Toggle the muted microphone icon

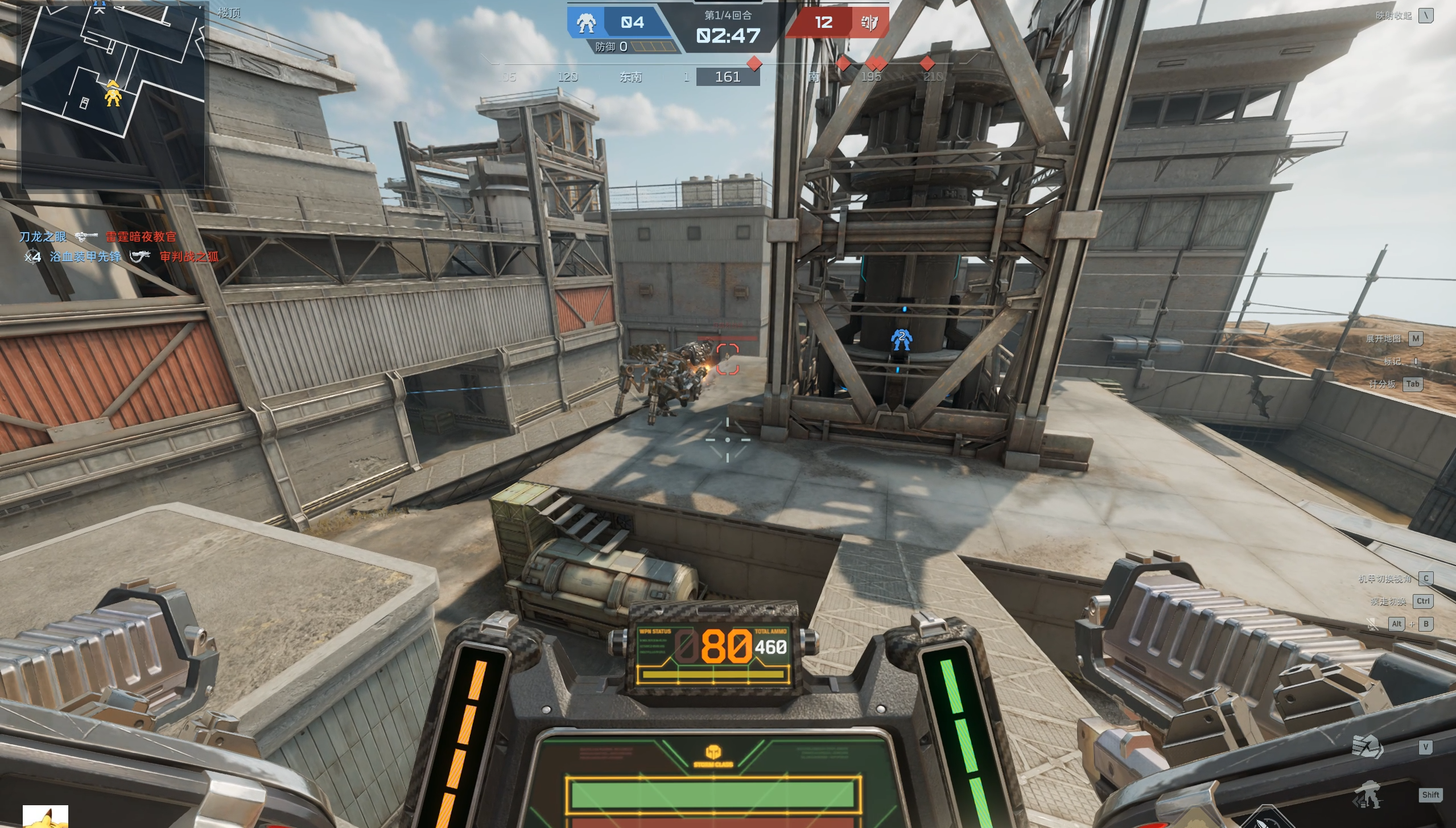click(1372, 624)
